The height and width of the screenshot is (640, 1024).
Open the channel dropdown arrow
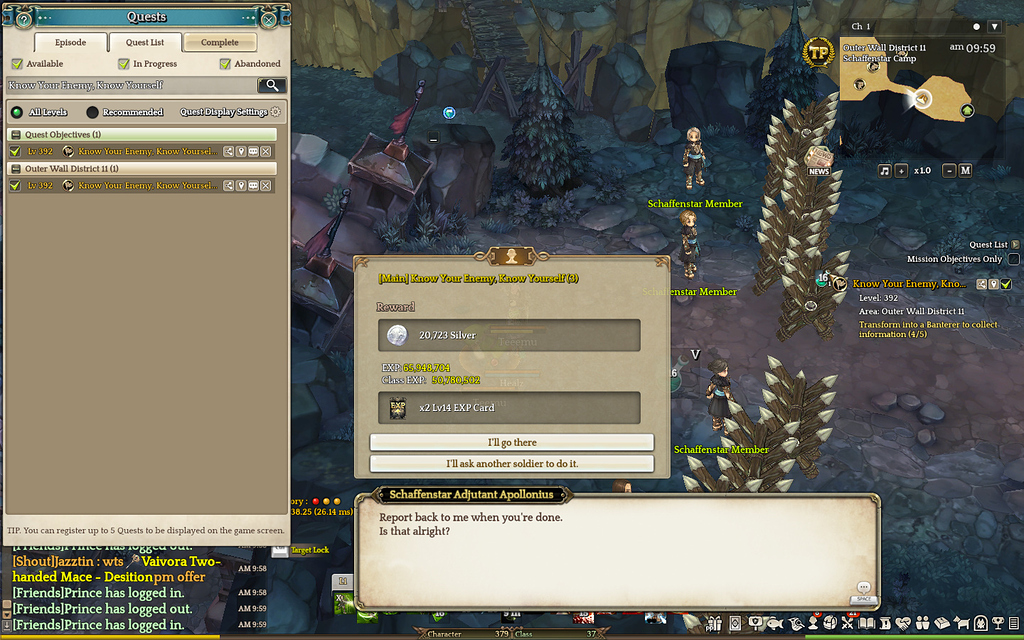pos(994,27)
